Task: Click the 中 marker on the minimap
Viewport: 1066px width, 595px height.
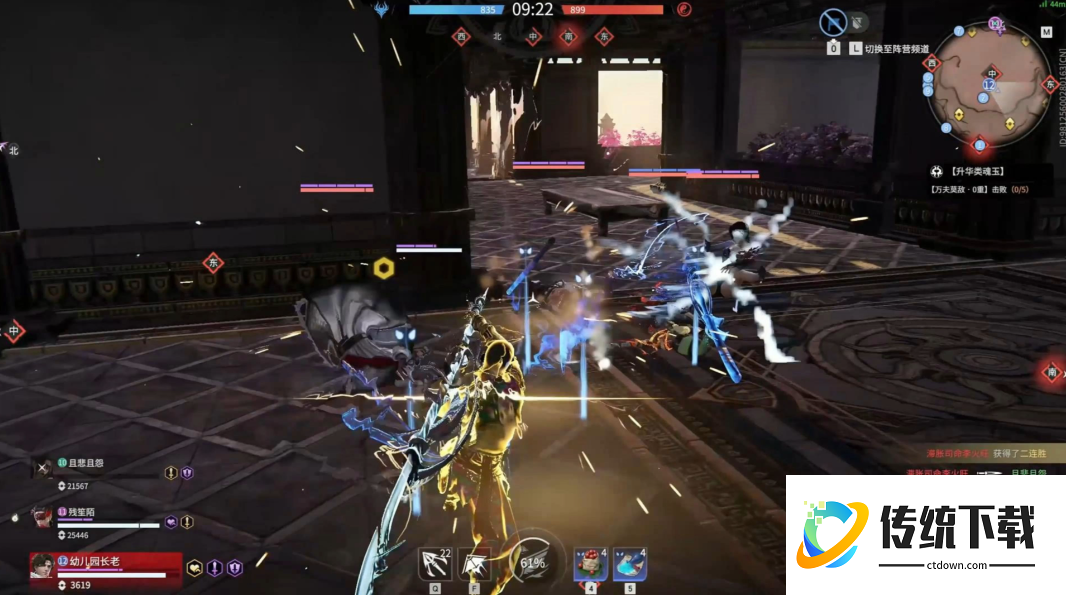Action: click(x=991, y=73)
